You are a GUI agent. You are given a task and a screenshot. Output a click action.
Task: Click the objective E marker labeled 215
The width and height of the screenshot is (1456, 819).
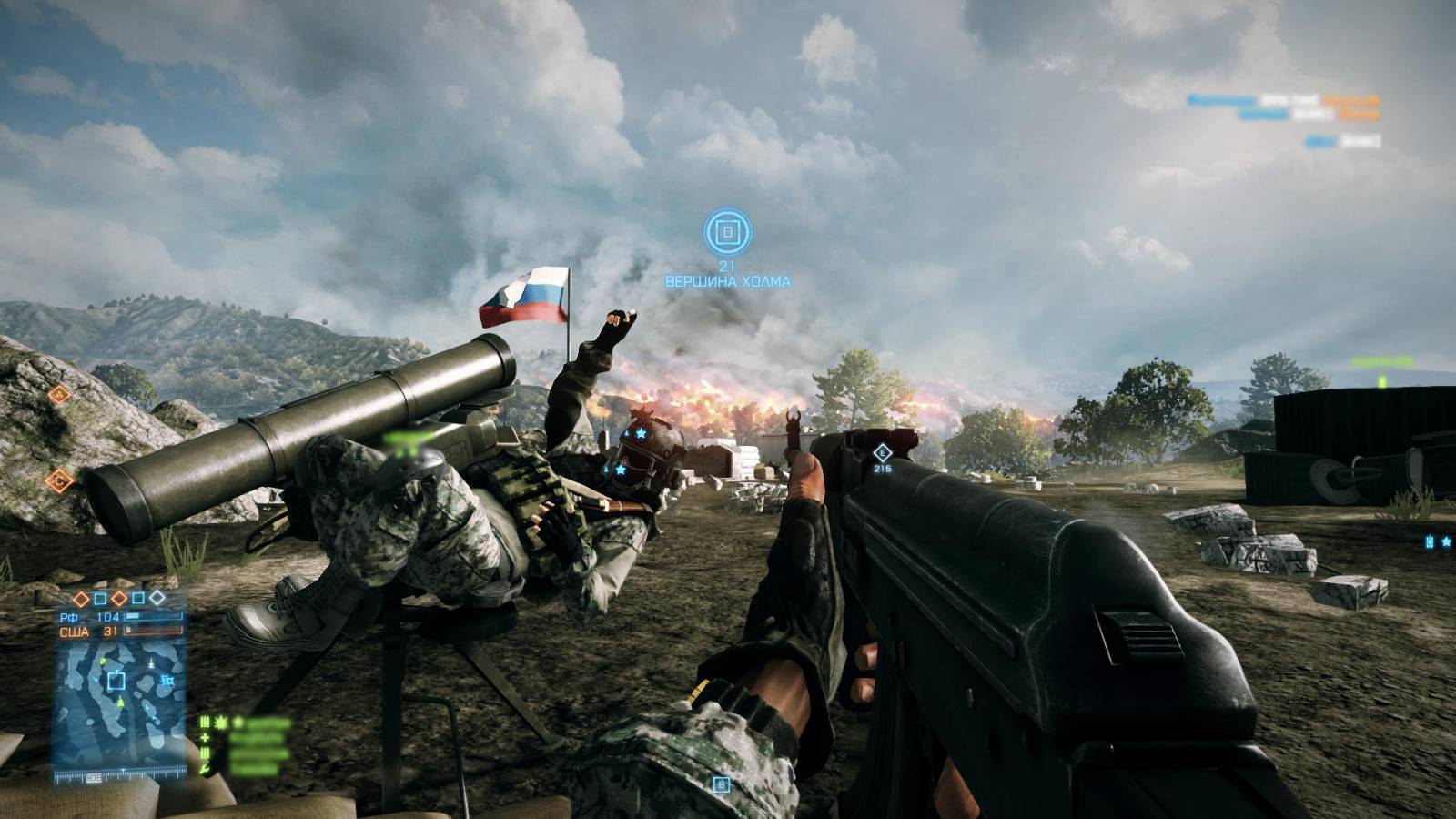pos(881,453)
